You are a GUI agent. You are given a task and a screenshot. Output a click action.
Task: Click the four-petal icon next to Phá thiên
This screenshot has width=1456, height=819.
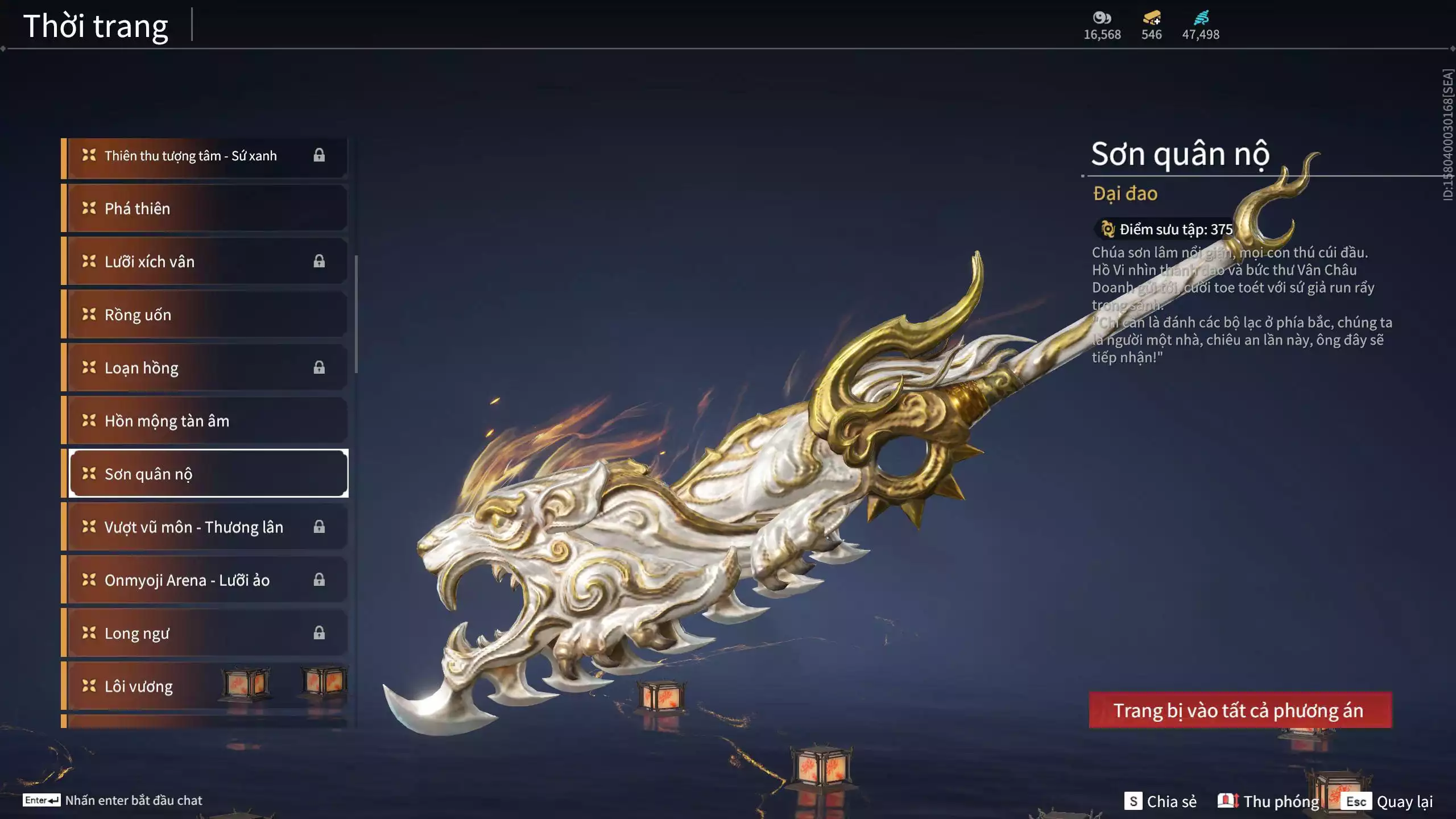point(88,208)
